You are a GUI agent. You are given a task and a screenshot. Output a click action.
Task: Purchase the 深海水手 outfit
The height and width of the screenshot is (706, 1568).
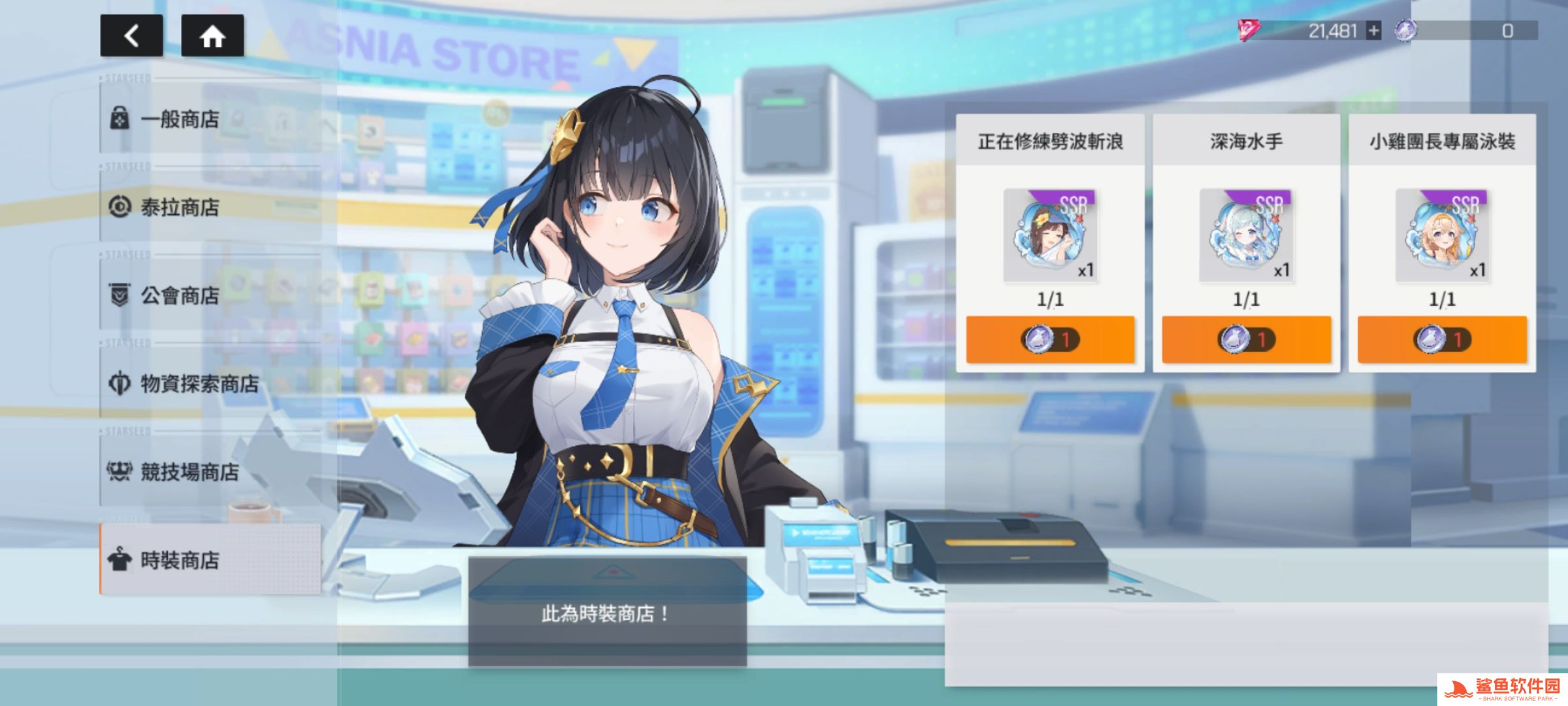(1246, 340)
